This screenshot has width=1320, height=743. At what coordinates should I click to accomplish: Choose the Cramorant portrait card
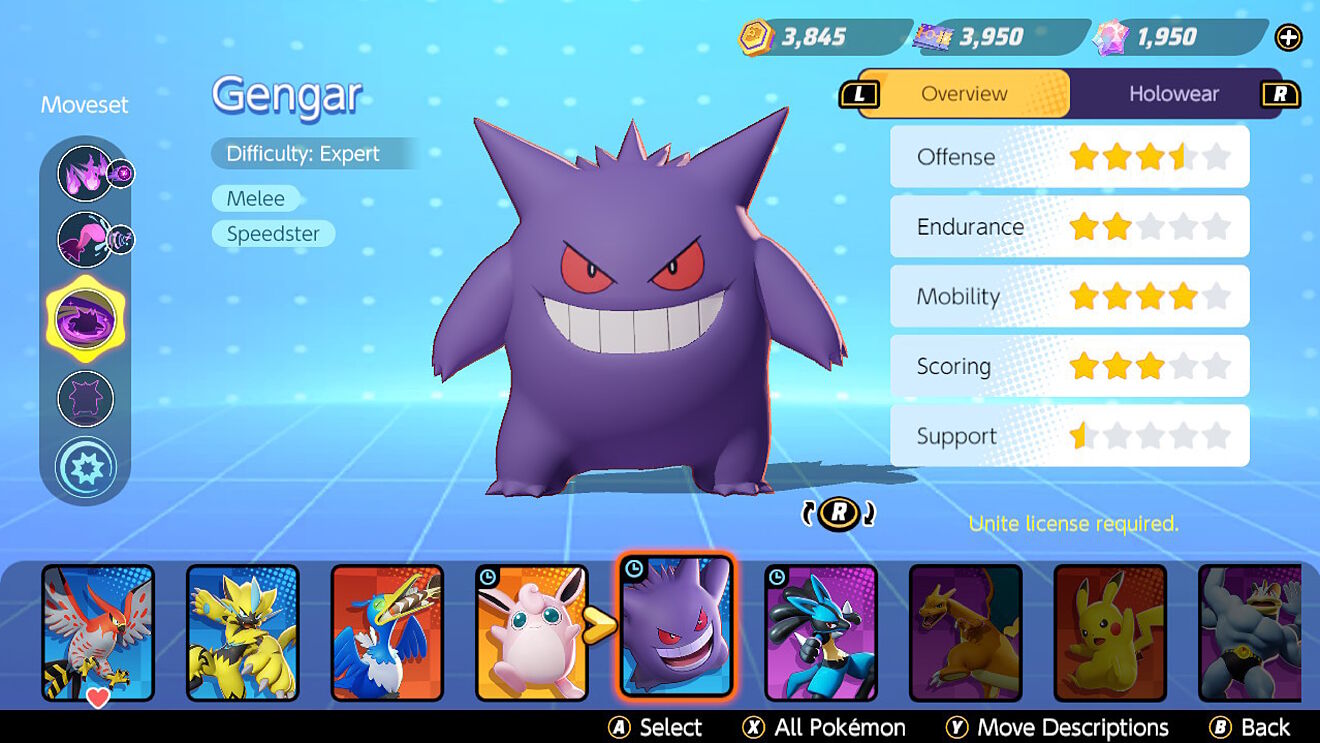point(387,632)
